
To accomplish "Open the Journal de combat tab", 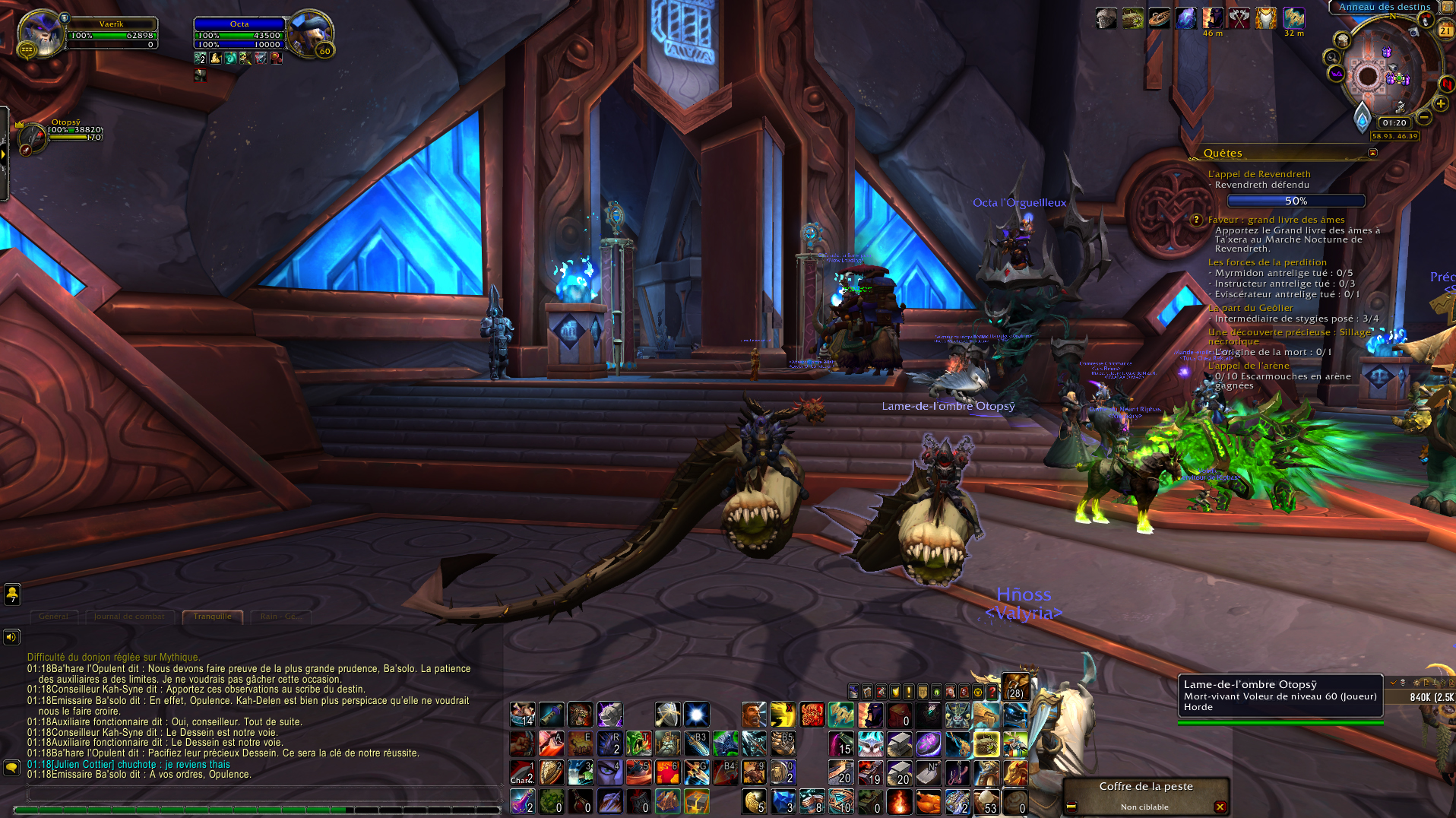I will click(x=129, y=617).
